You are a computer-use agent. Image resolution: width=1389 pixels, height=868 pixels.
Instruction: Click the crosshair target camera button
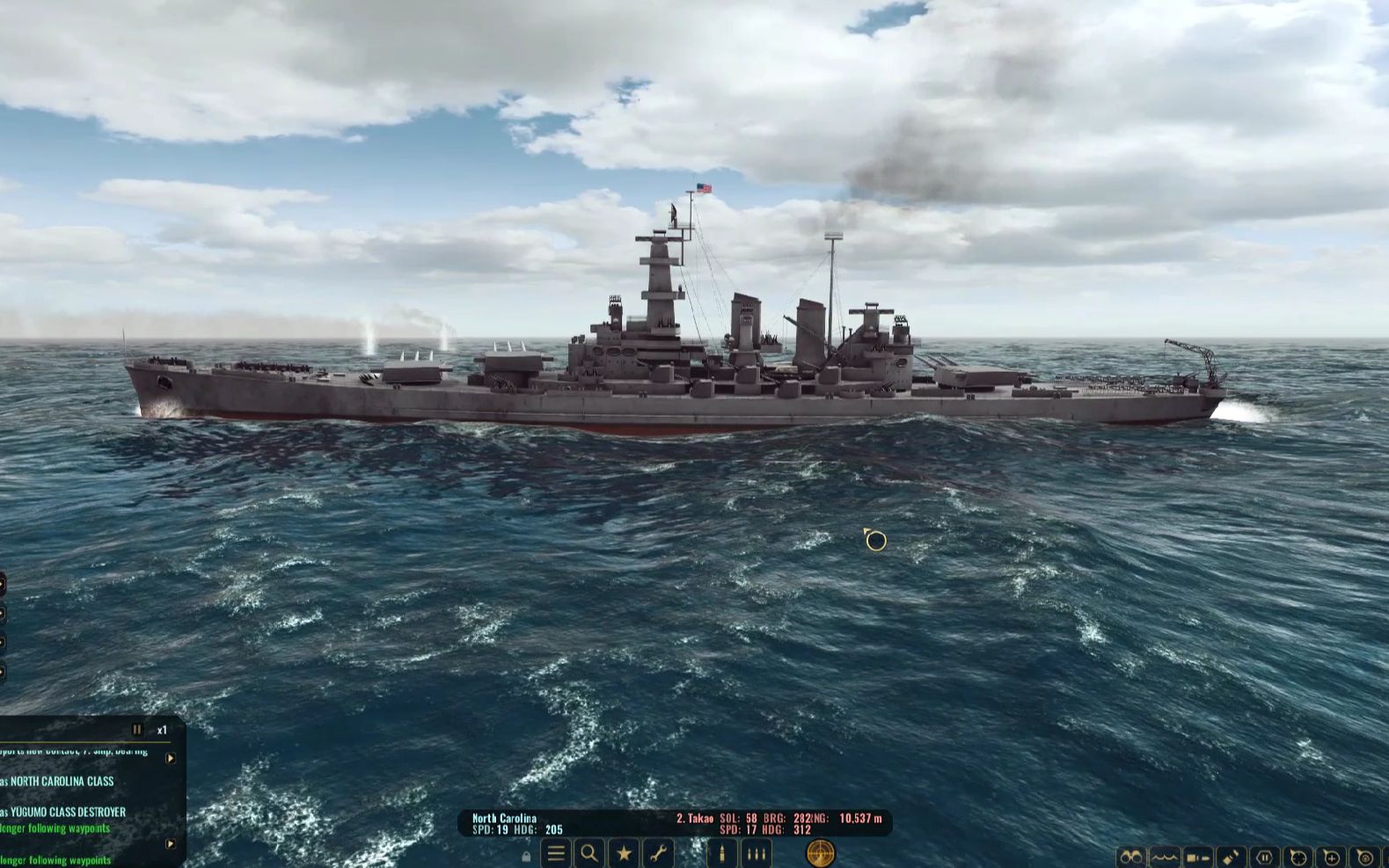(x=1298, y=857)
